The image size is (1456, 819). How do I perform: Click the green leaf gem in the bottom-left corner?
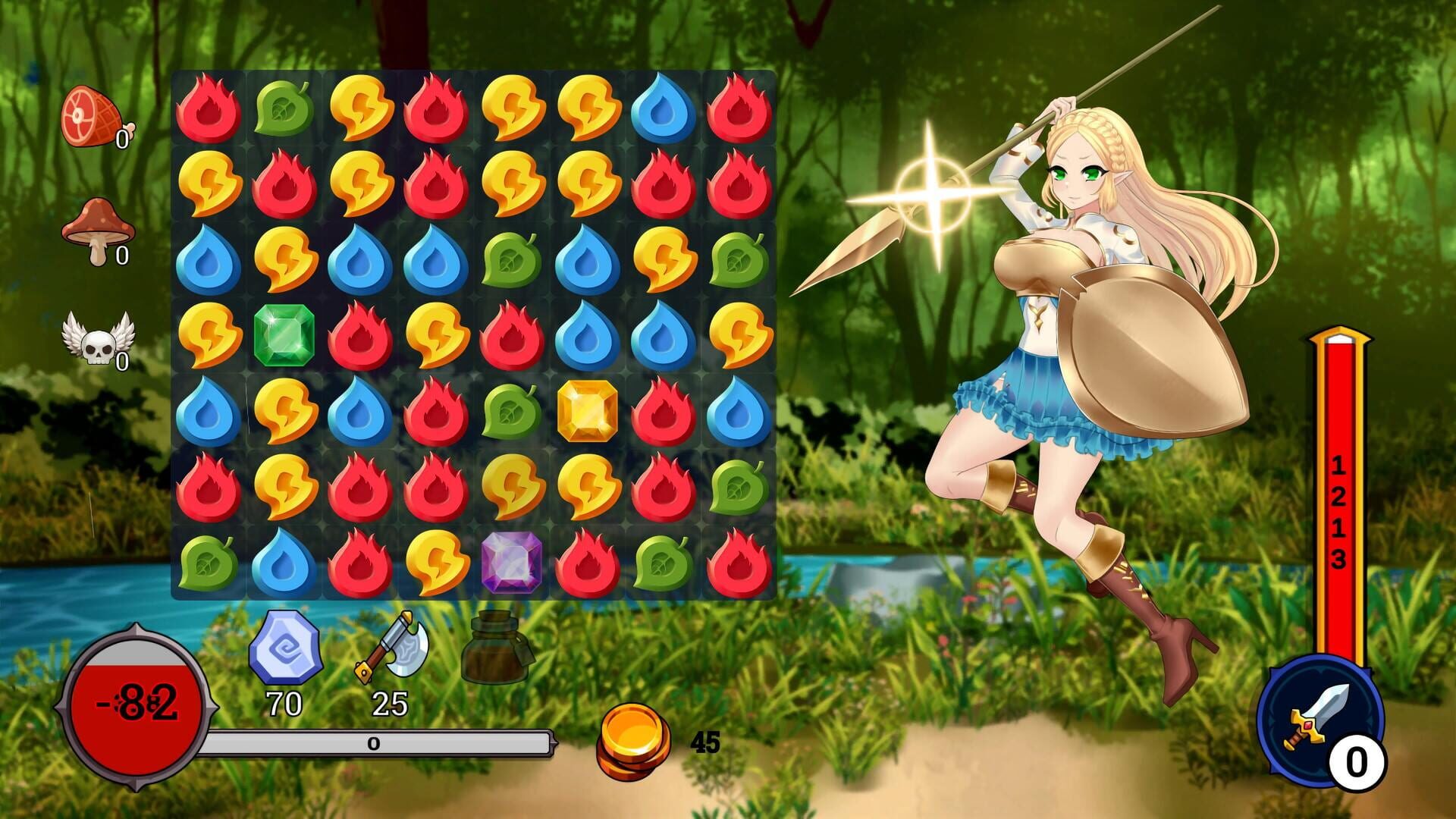(x=209, y=565)
